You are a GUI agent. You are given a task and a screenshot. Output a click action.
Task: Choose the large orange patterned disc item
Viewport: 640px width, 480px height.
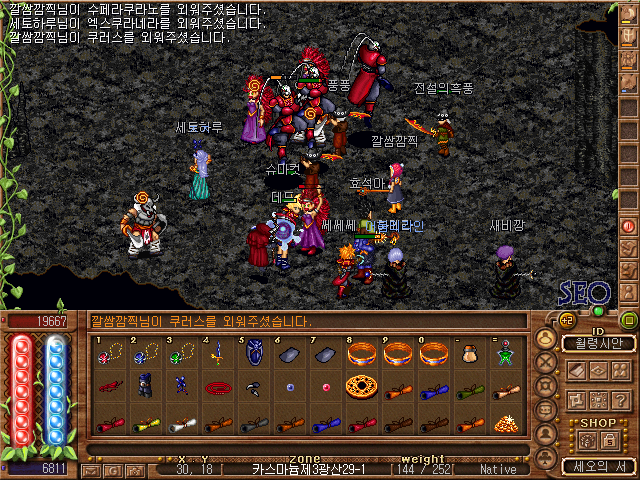360,387
